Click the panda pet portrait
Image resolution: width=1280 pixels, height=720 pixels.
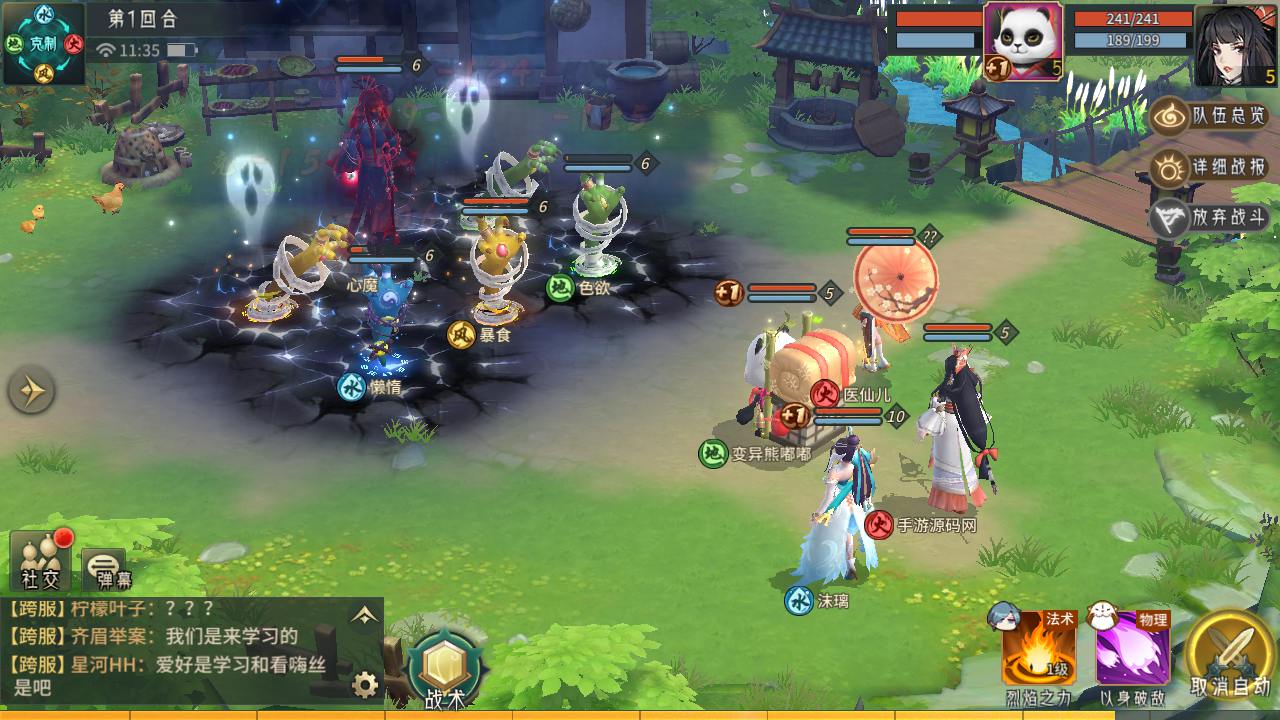coord(1022,40)
